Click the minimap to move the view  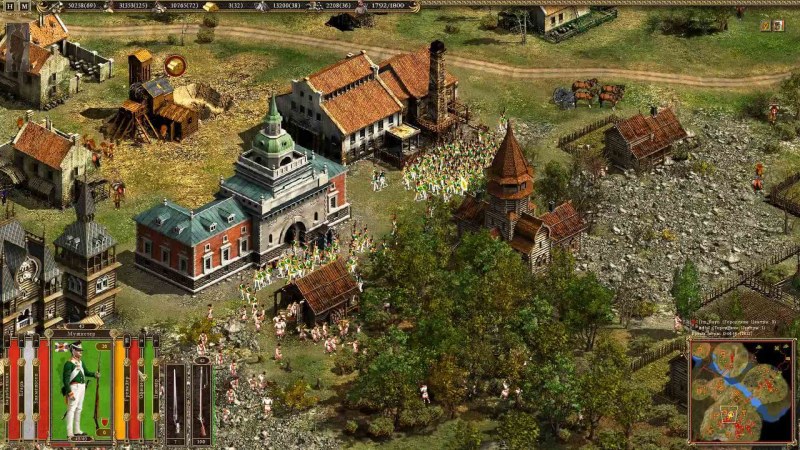(742, 391)
